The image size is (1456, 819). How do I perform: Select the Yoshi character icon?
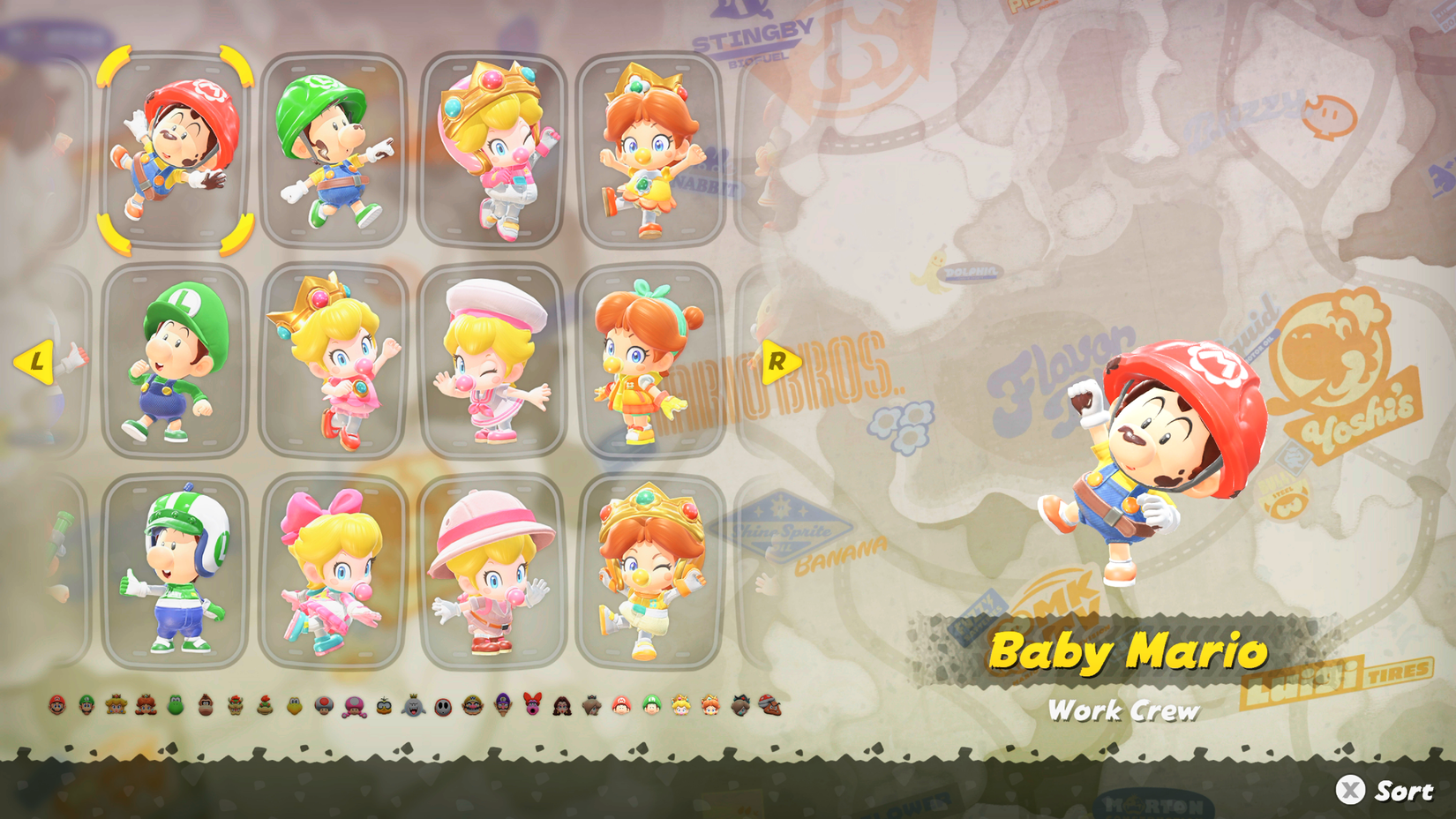176,706
